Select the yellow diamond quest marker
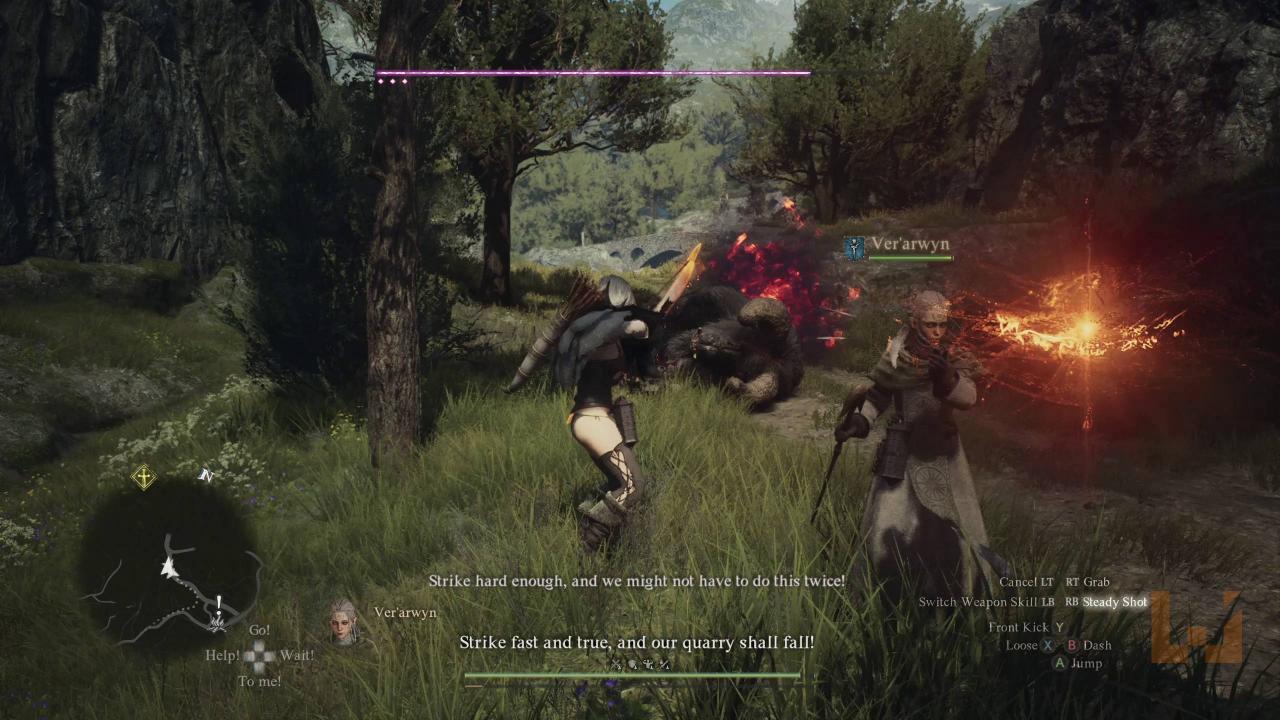This screenshot has height=720, width=1280. pos(143,477)
